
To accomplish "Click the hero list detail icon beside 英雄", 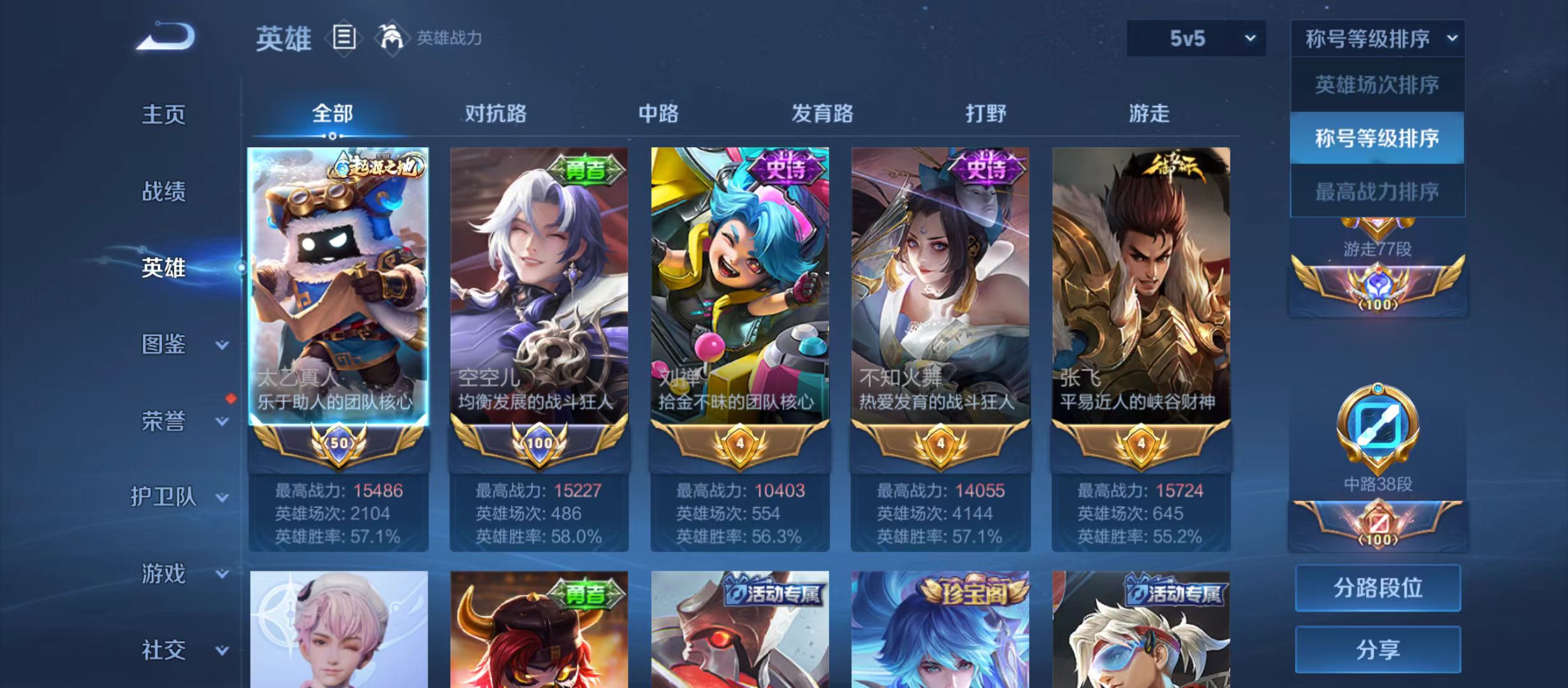I will 345,39.
